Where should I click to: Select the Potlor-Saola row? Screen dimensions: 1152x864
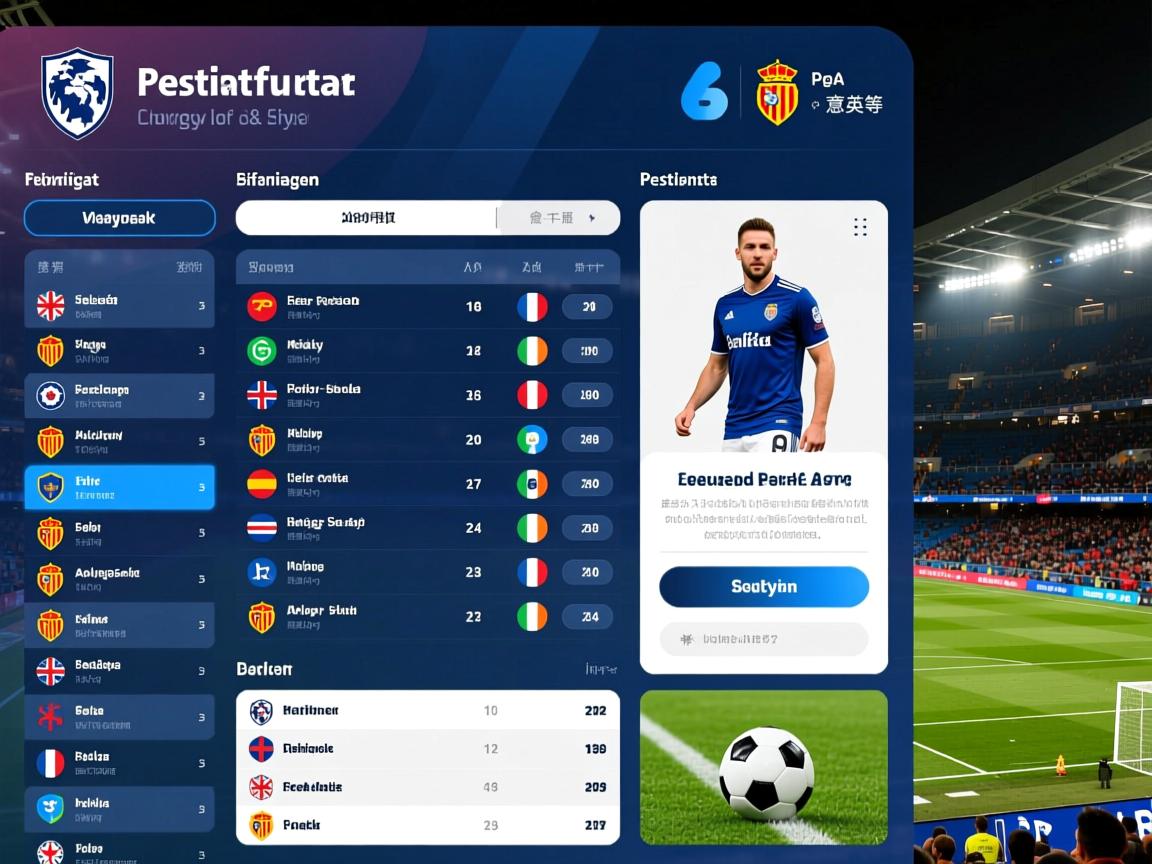click(x=427, y=395)
